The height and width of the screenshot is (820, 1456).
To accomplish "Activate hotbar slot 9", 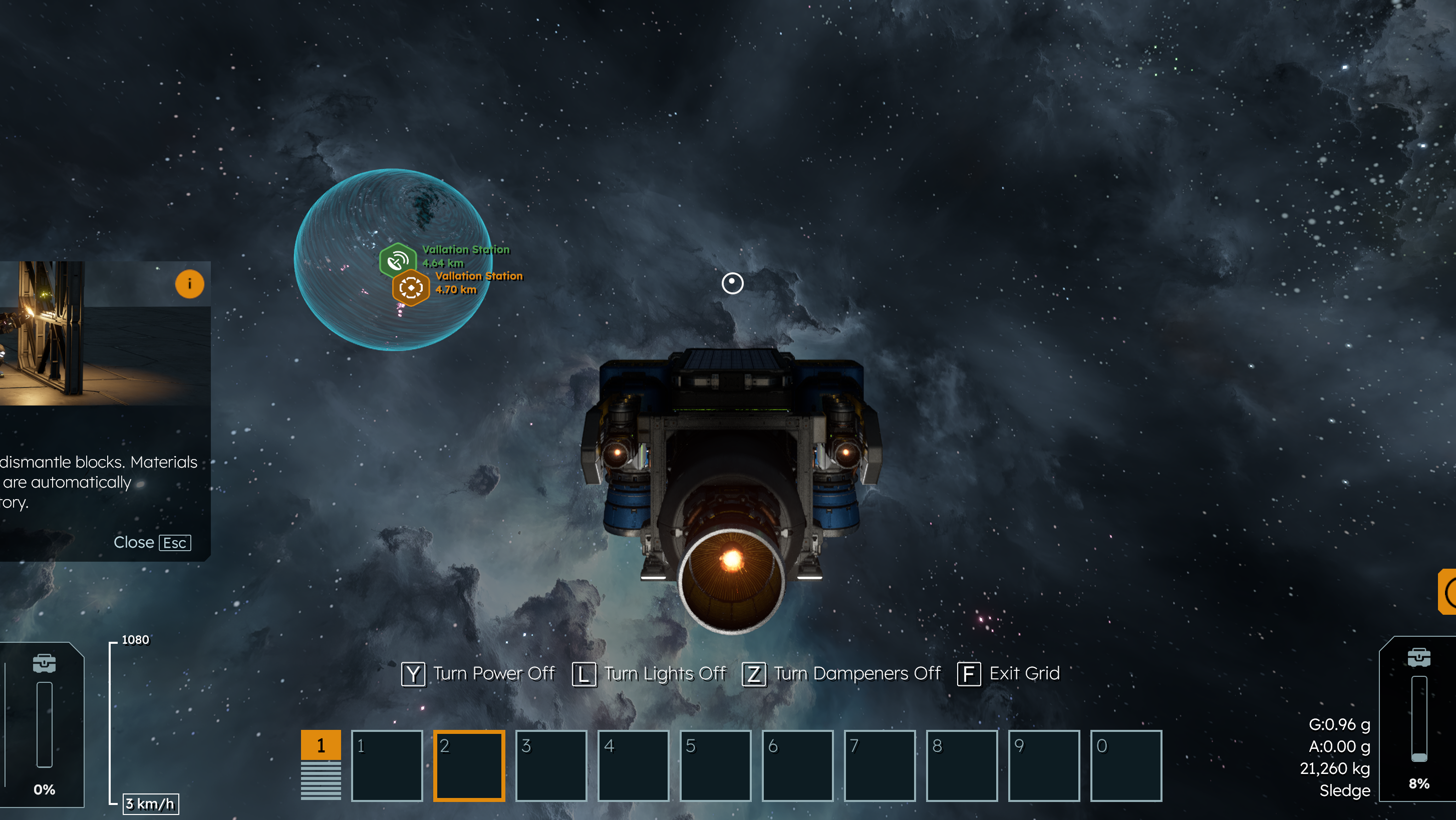I will pos(1043,766).
